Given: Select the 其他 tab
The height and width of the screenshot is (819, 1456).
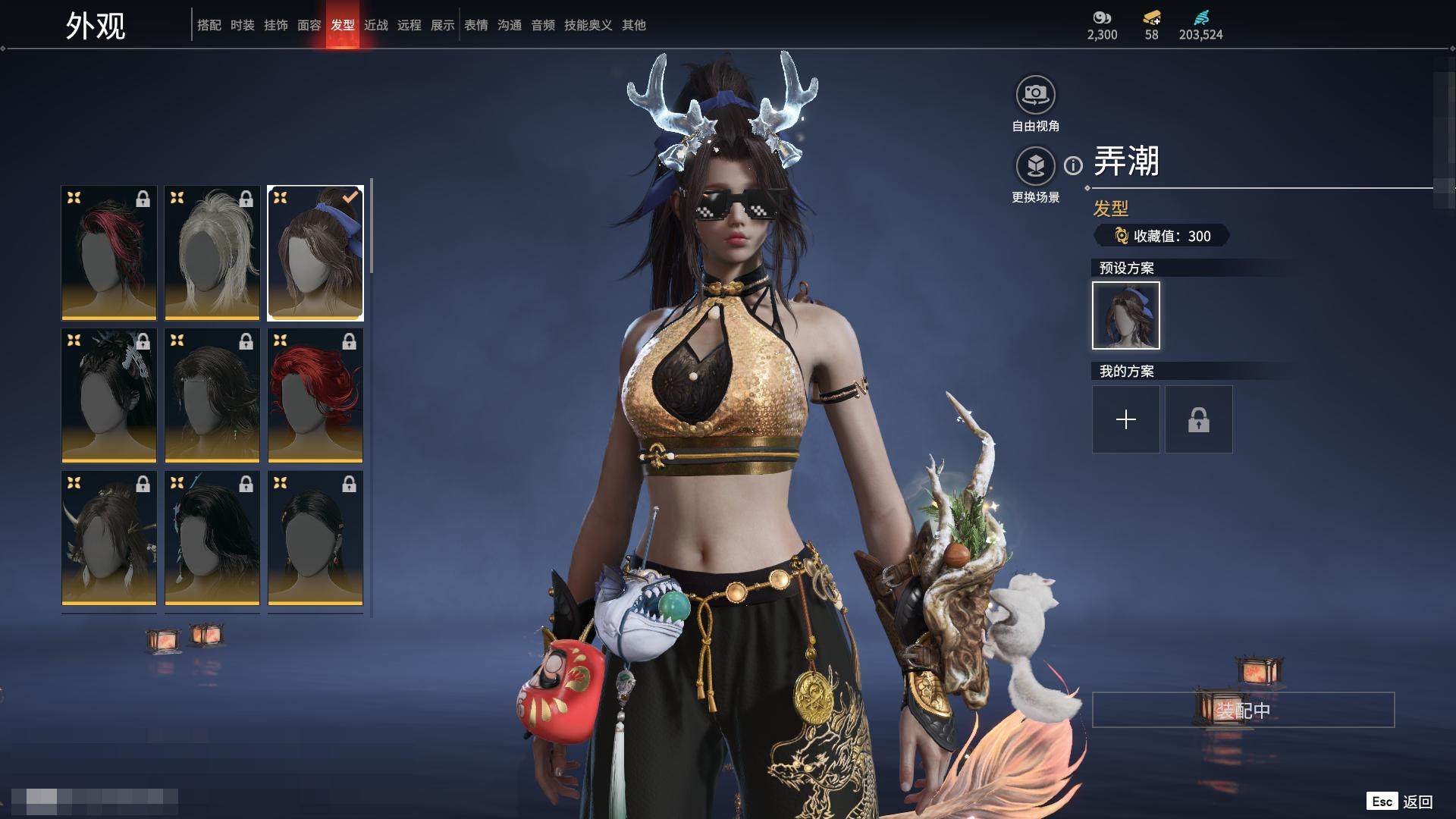Looking at the screenshot, I should point(633,25).
